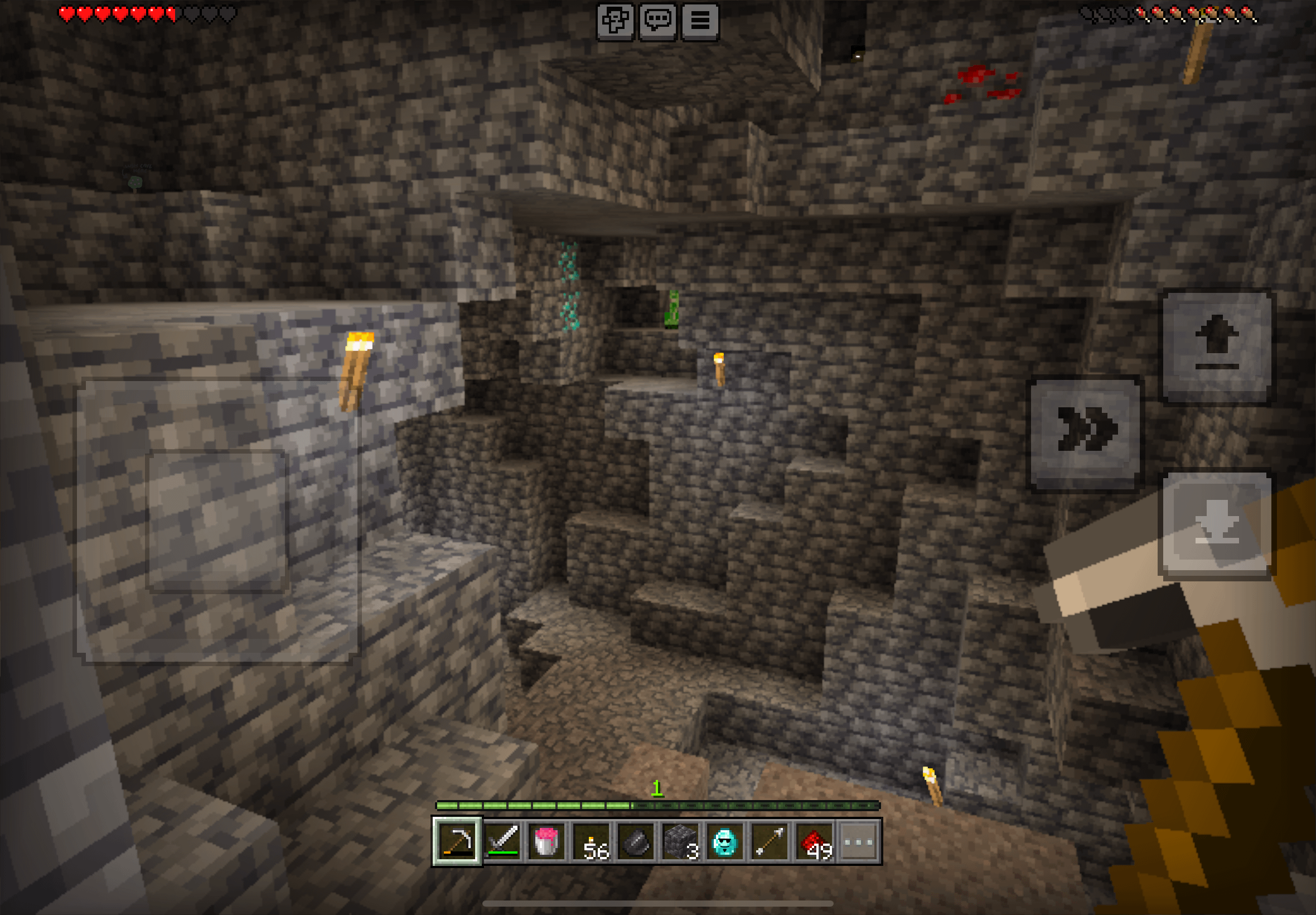The image size is (1316, 915).
Task: Tap the sneak down-arrow button
Action: point(1216,525)
